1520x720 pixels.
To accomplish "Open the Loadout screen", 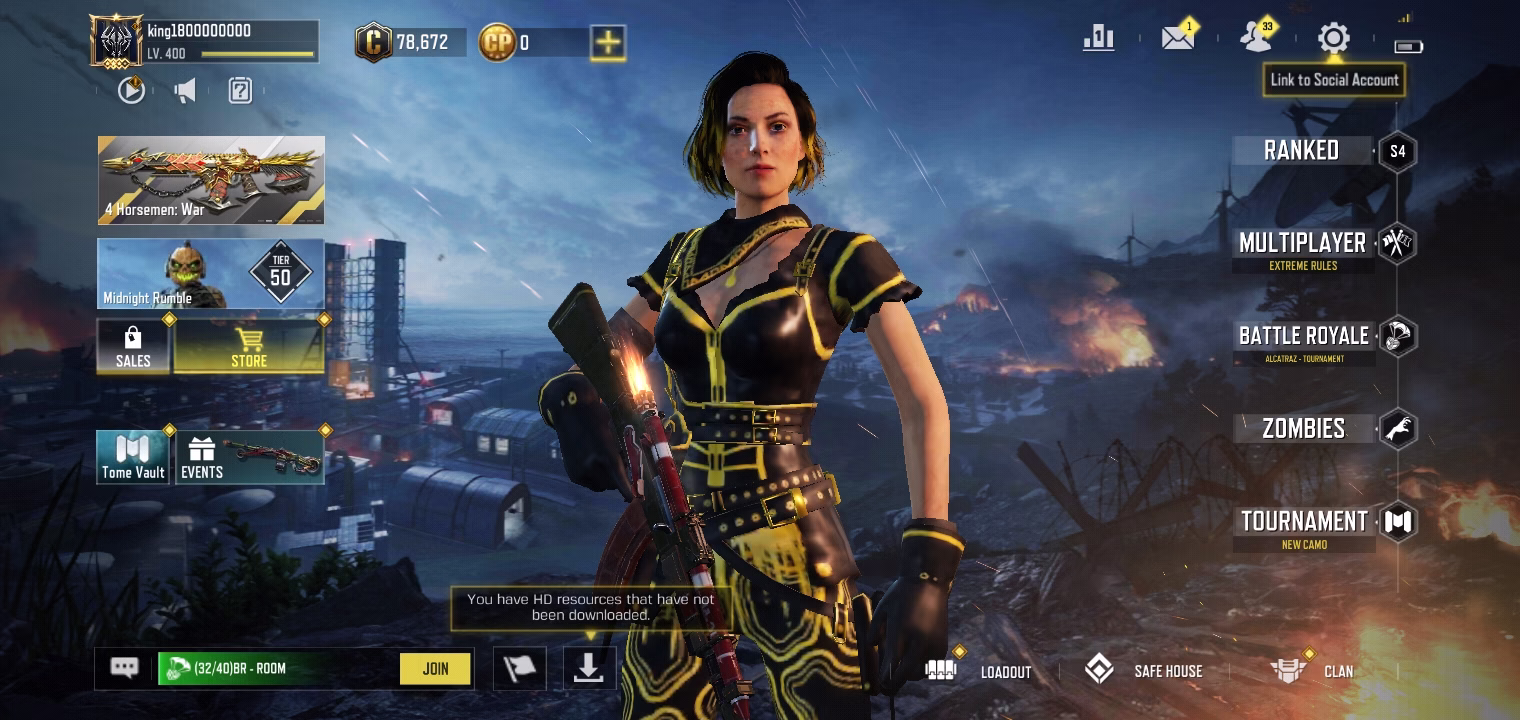I will click(980, 671).
